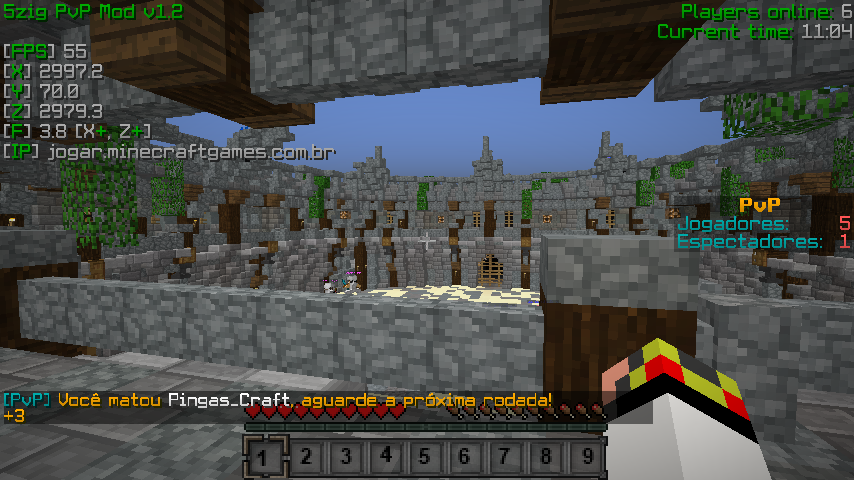The height and width of the screenshot is (480, 854).
Task: Activate hotbar slot 6
Action: click(x=465, y=458)
